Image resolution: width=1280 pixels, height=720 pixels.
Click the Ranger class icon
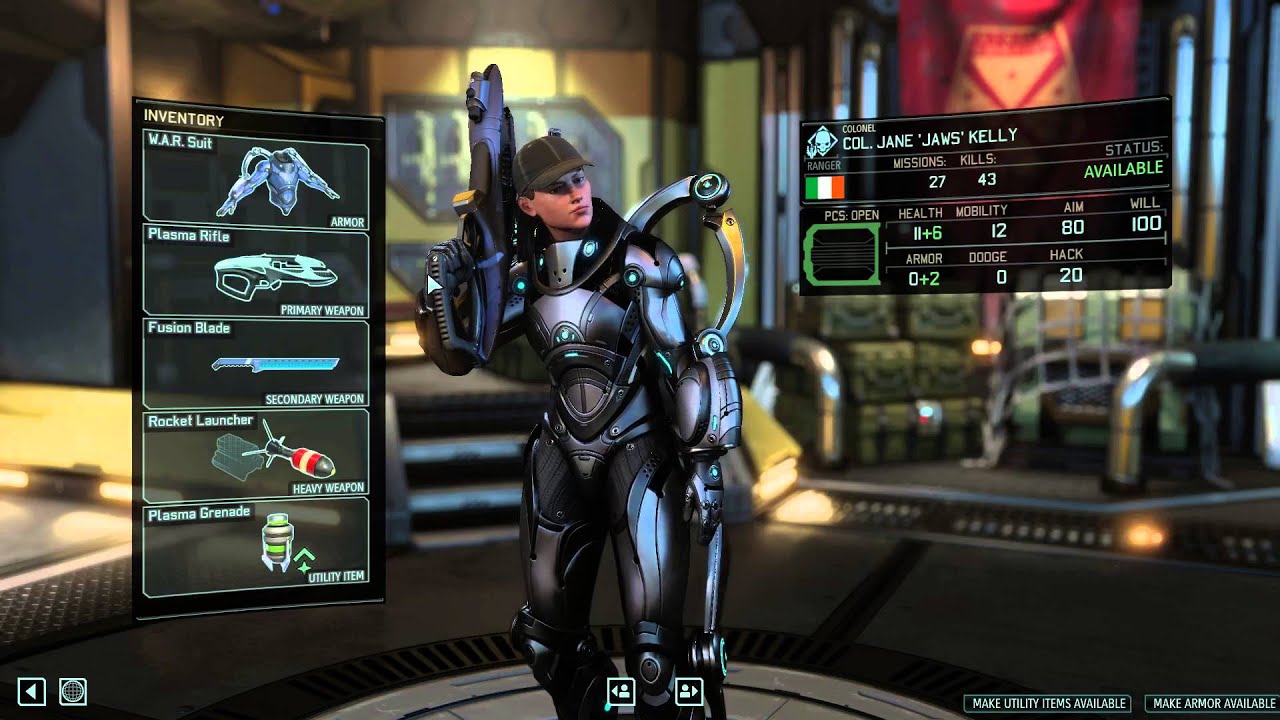tap(823, 142)
